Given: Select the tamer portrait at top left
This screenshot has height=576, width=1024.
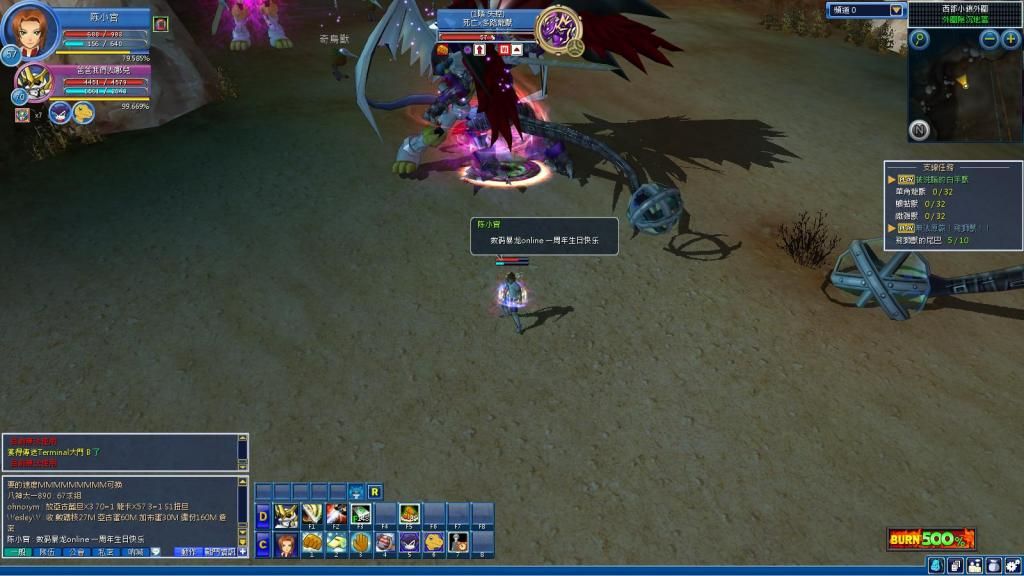Looking at the screenshot, I should pos(27,31).
